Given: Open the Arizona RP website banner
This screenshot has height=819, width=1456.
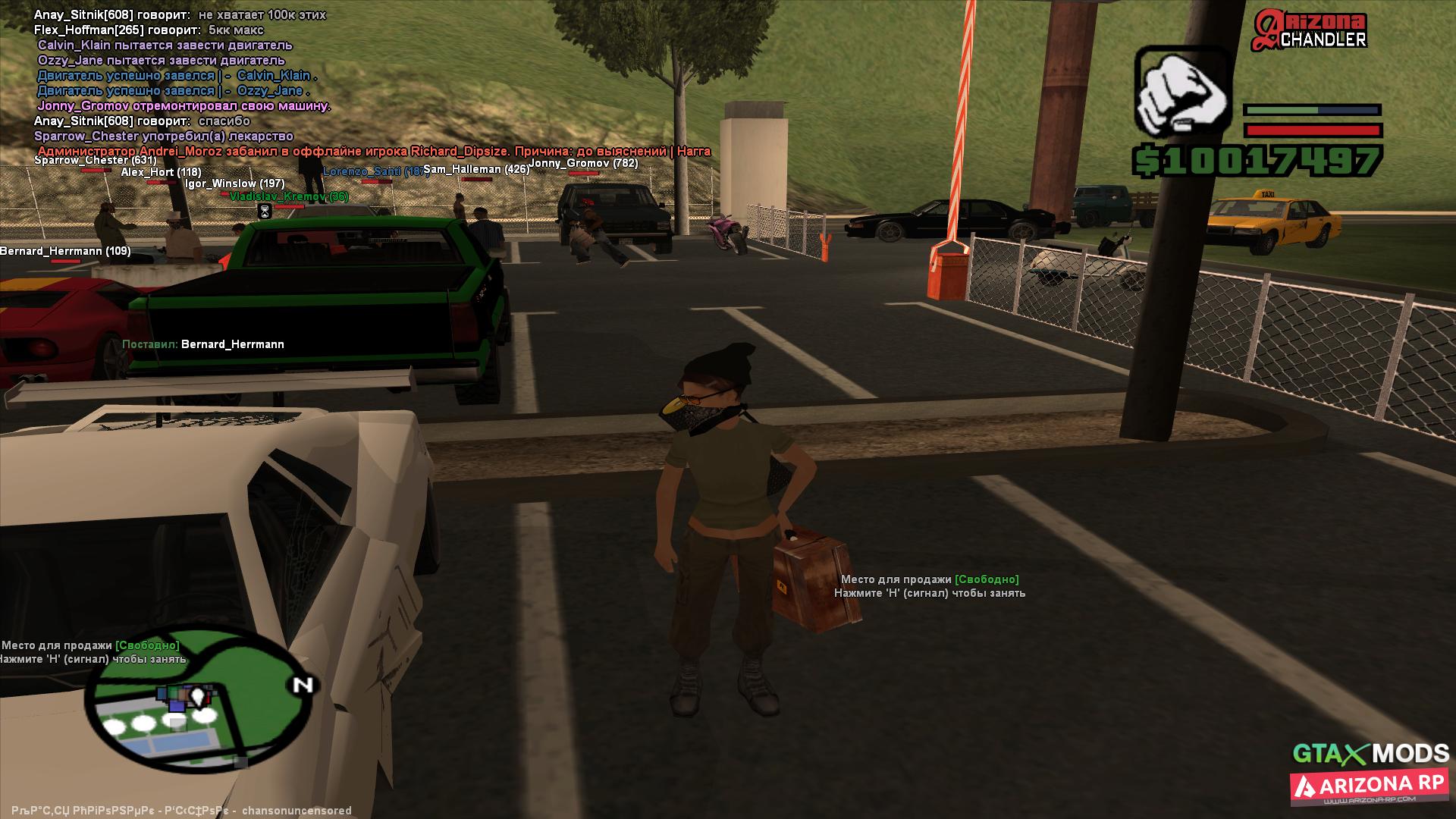Looking at the screenshot, I should tap(1369, 788).
